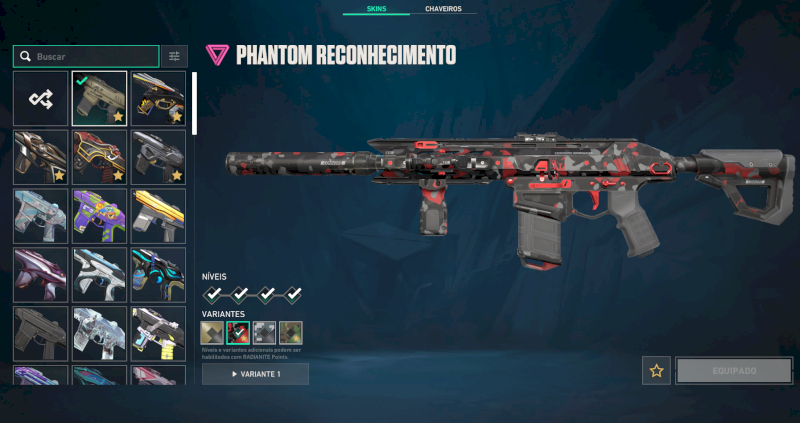The image size is (800, 423).
Task: Select the red and gold Phantom skin
Action: coord(99,157)
